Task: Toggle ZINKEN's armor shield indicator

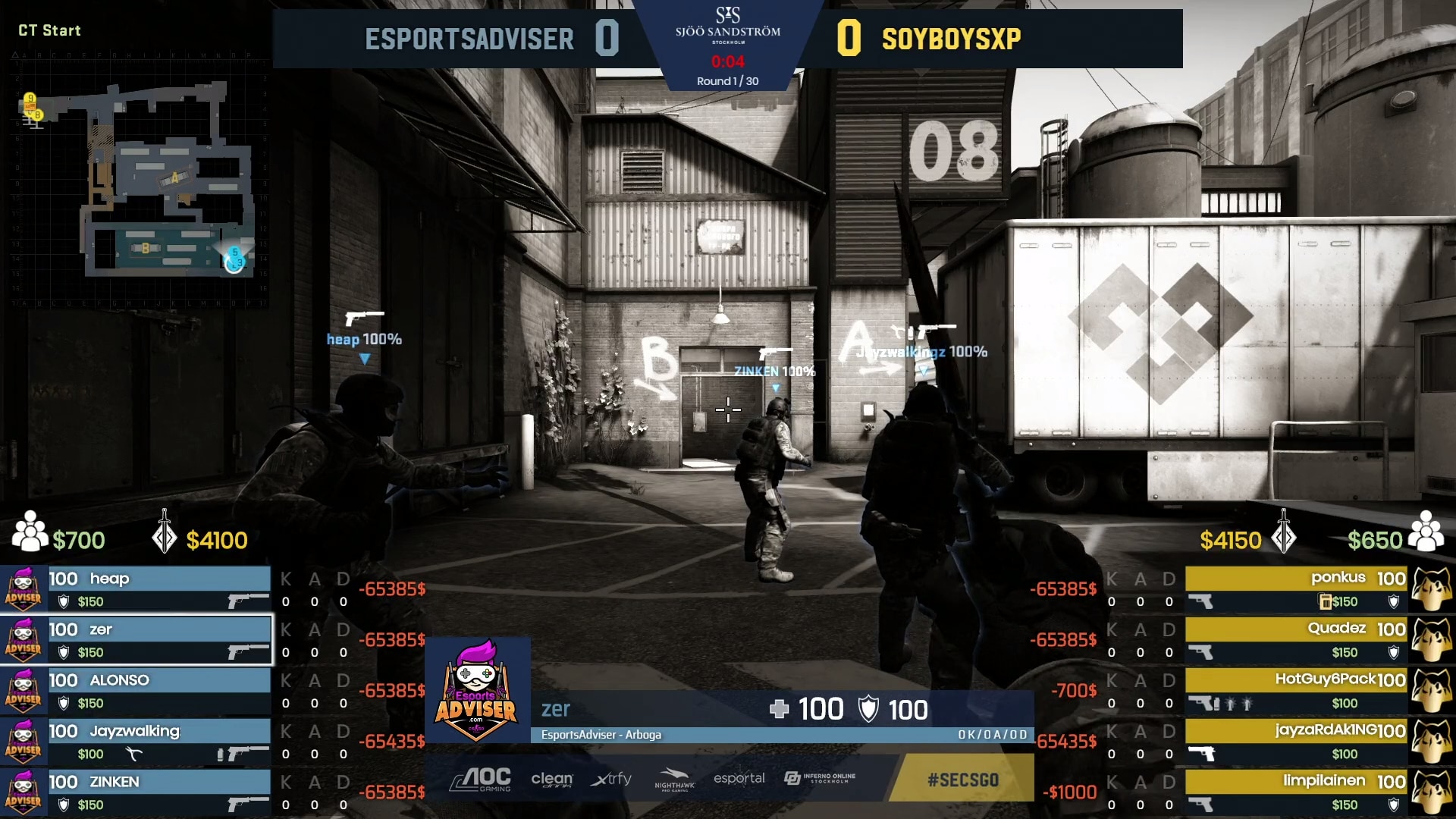Action: tap(64, 806)
